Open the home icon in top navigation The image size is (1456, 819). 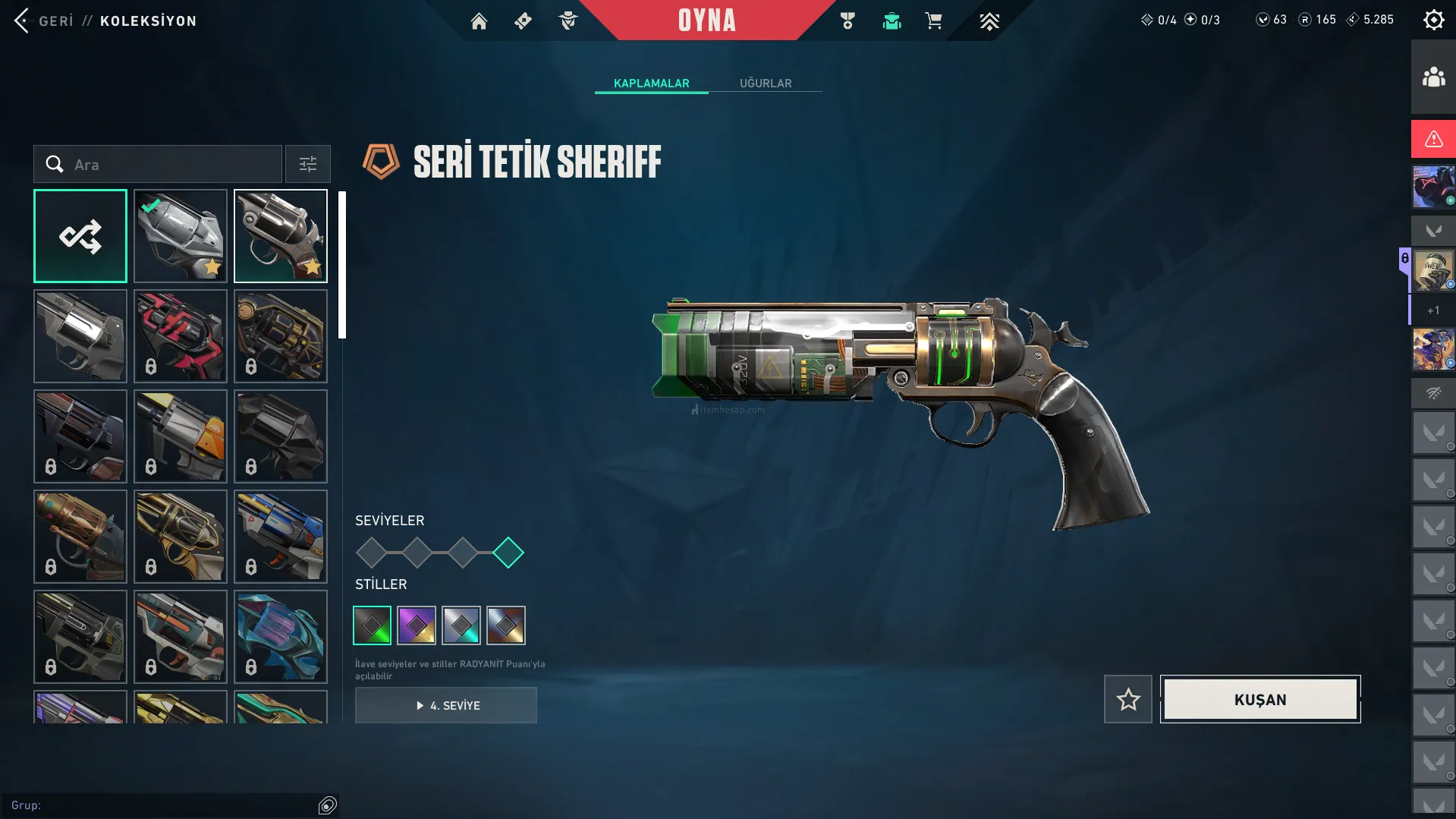479,21
